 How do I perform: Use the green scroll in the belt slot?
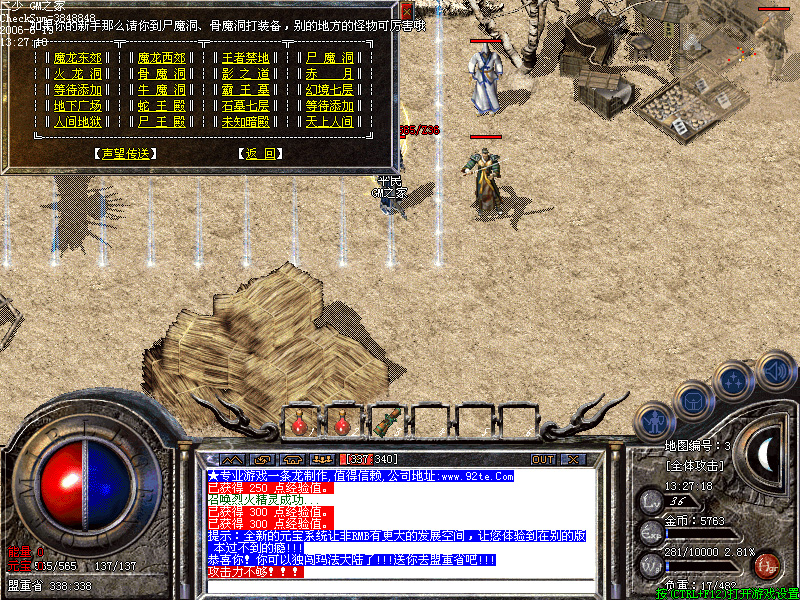coord(387,422)
